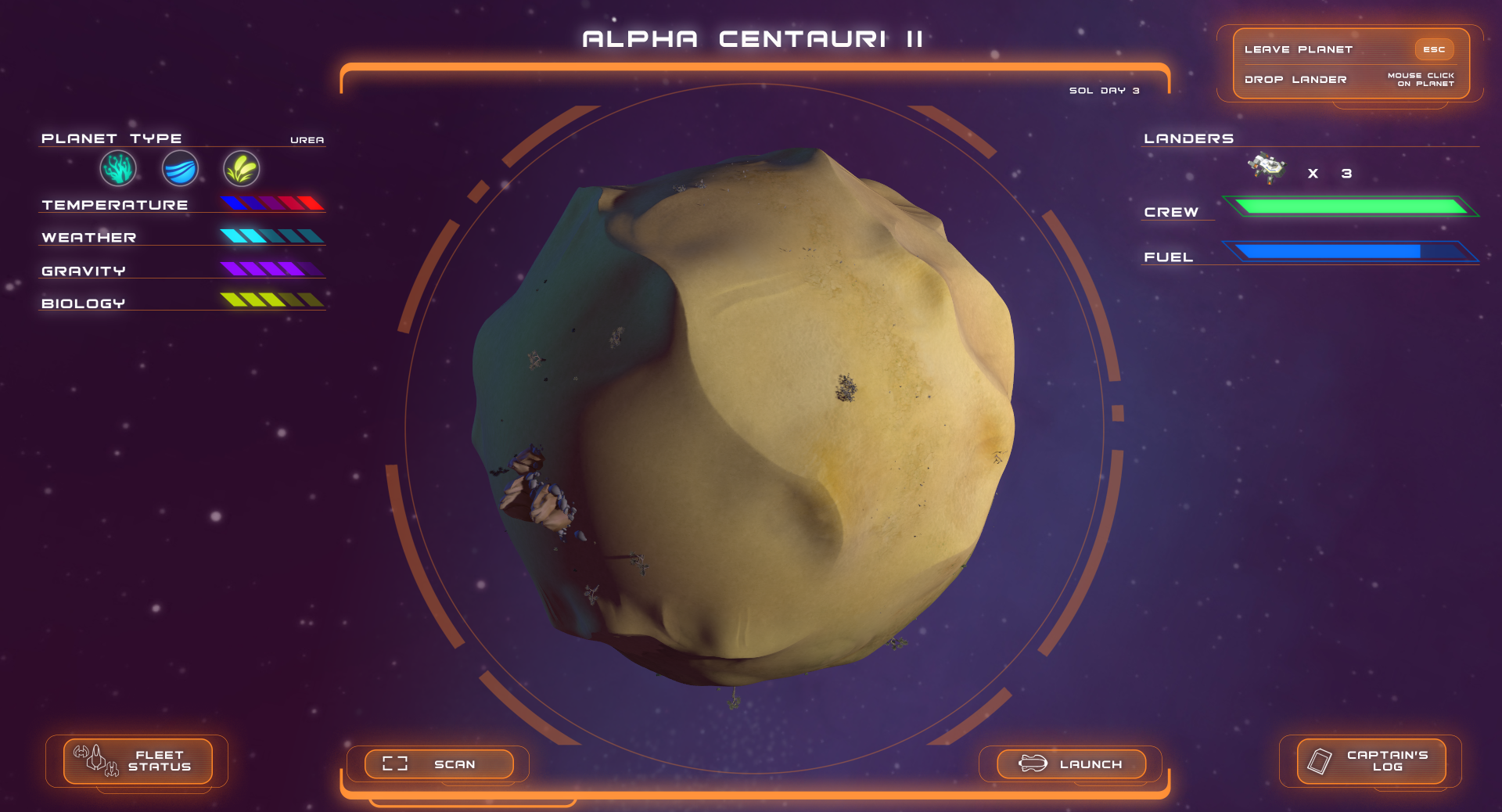Click the blue water planet type icon
1502x812 pixels.
tap(179, 168)
